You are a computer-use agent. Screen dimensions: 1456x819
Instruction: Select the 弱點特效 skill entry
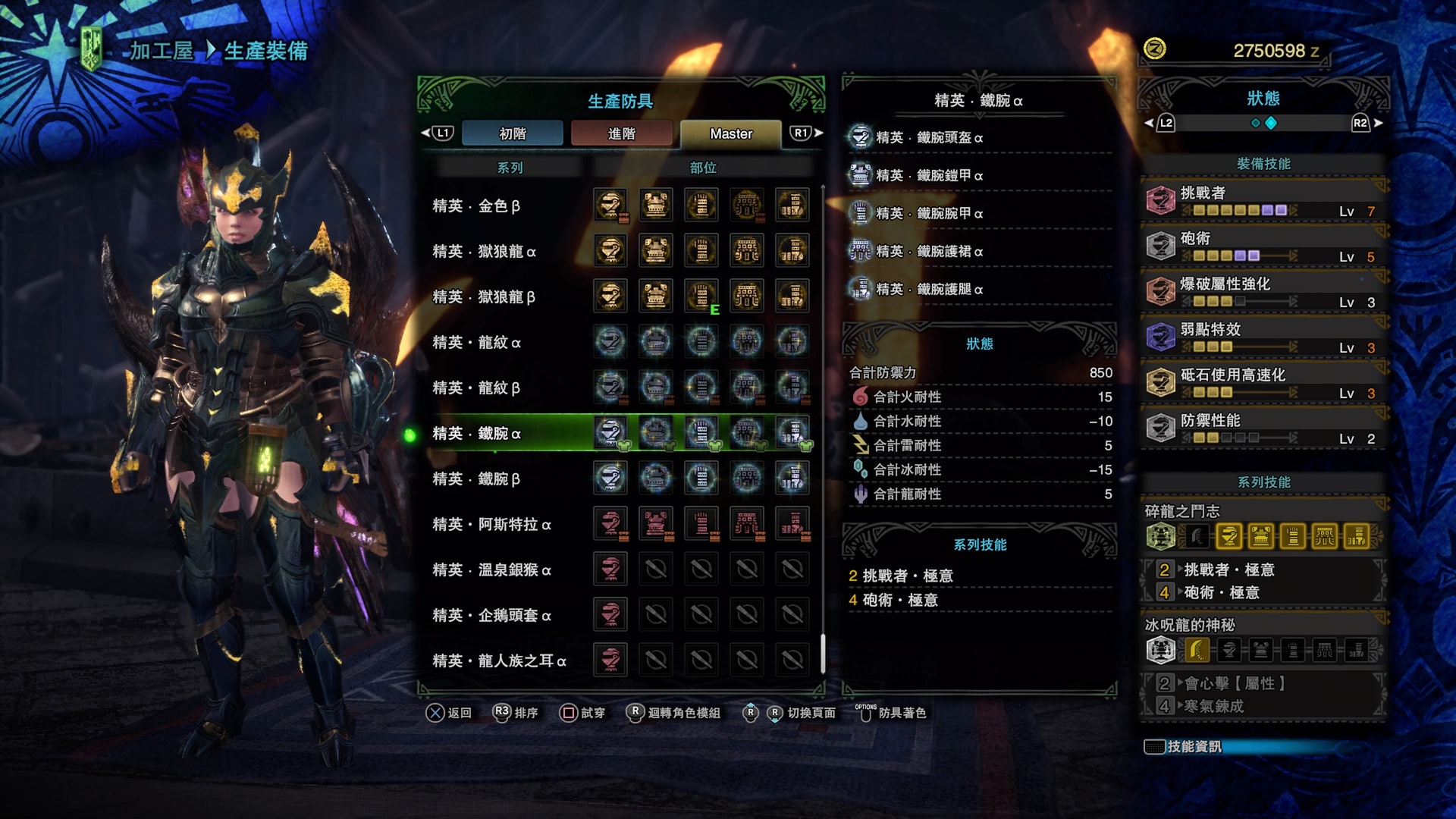(1263, 337)
